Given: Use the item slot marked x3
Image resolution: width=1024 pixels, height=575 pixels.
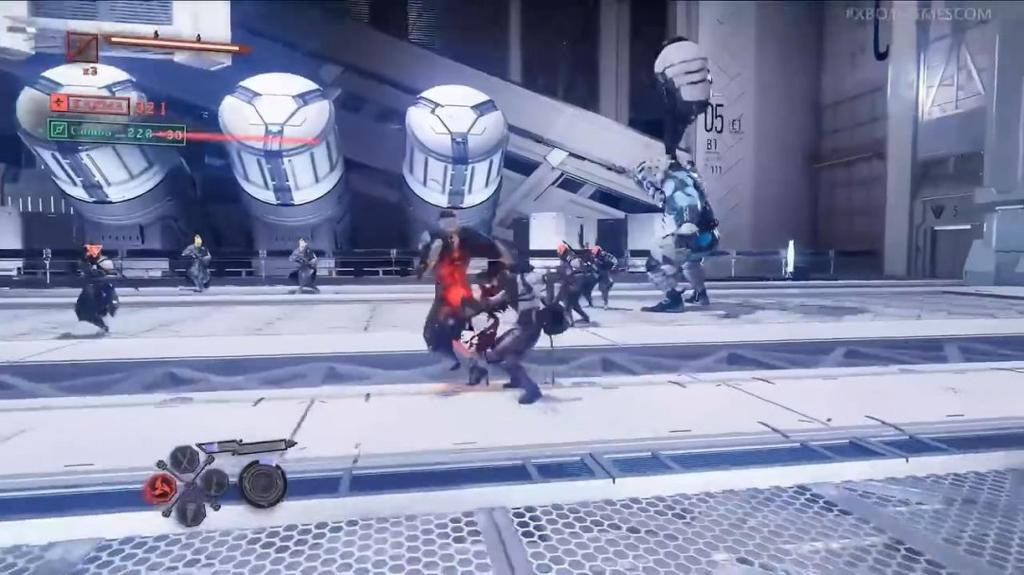Looking at the screenshot, I should pos(83,47).
